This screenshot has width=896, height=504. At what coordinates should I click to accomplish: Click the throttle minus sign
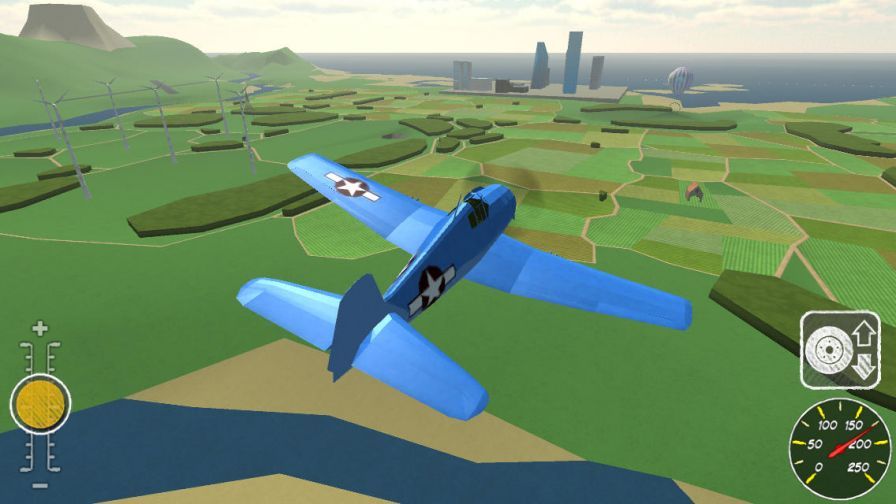point(40,485)
